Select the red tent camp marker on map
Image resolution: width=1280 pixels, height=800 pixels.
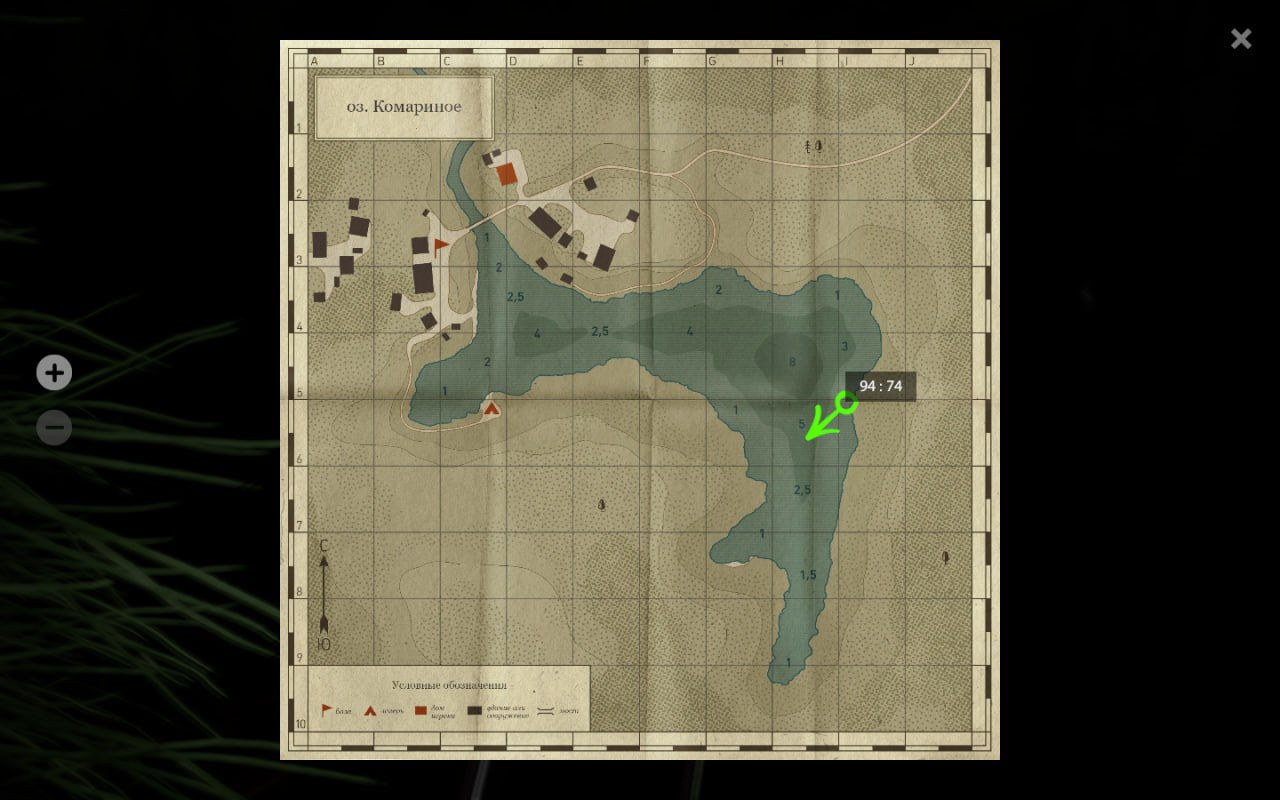click(x=491, y=408)
